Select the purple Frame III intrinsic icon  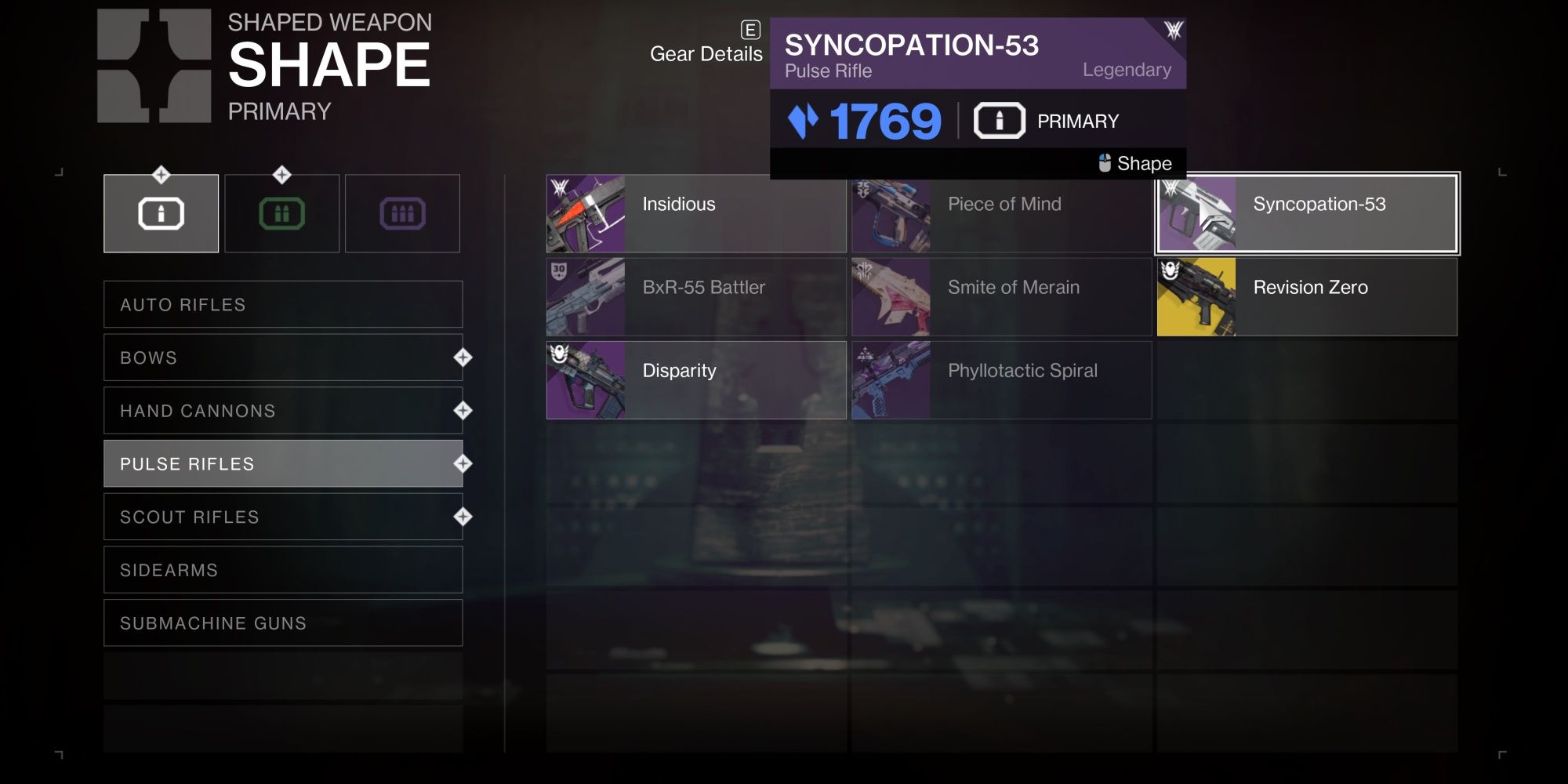tap(402, 212)
